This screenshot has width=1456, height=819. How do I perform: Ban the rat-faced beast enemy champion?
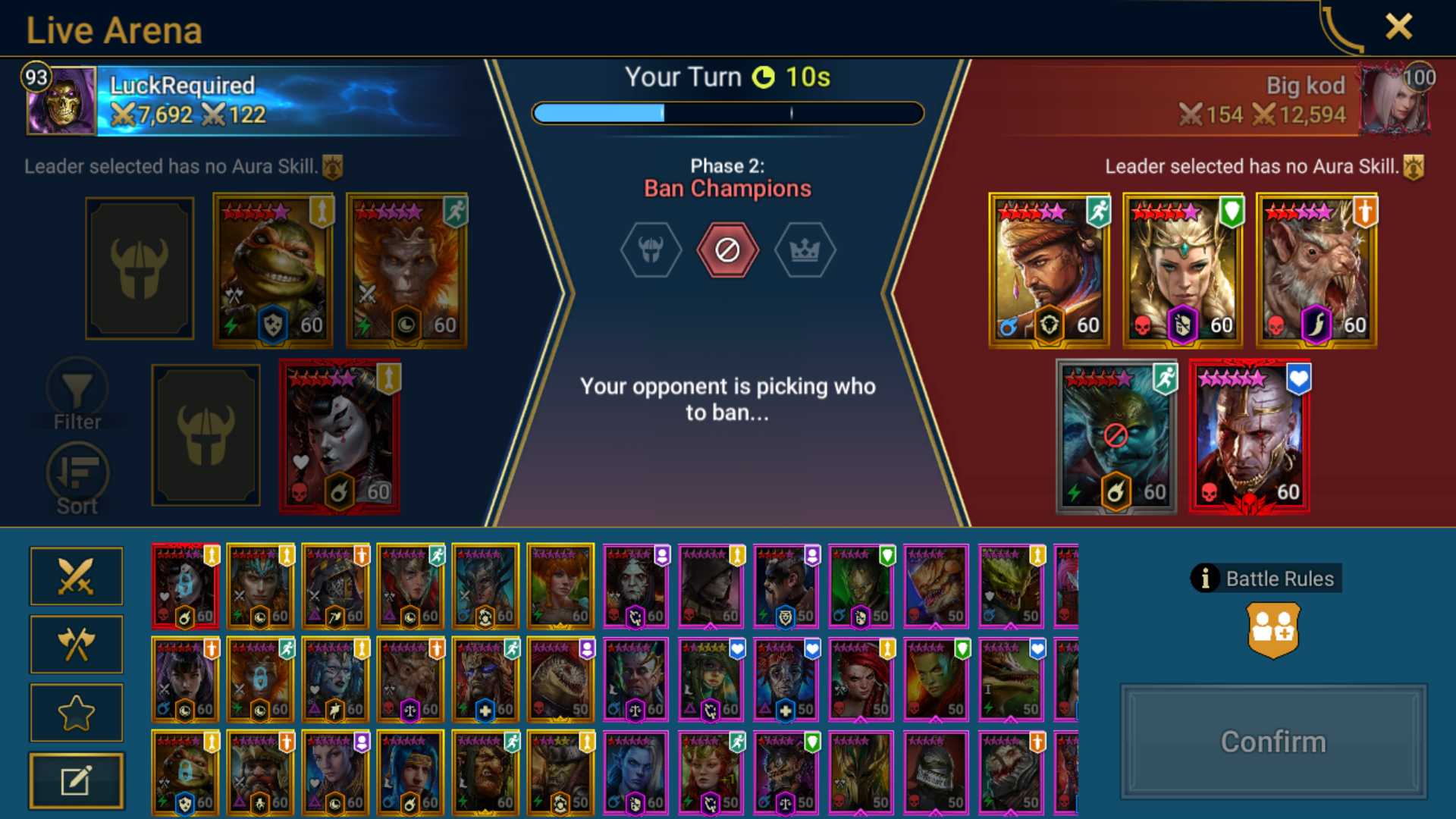1316,271
